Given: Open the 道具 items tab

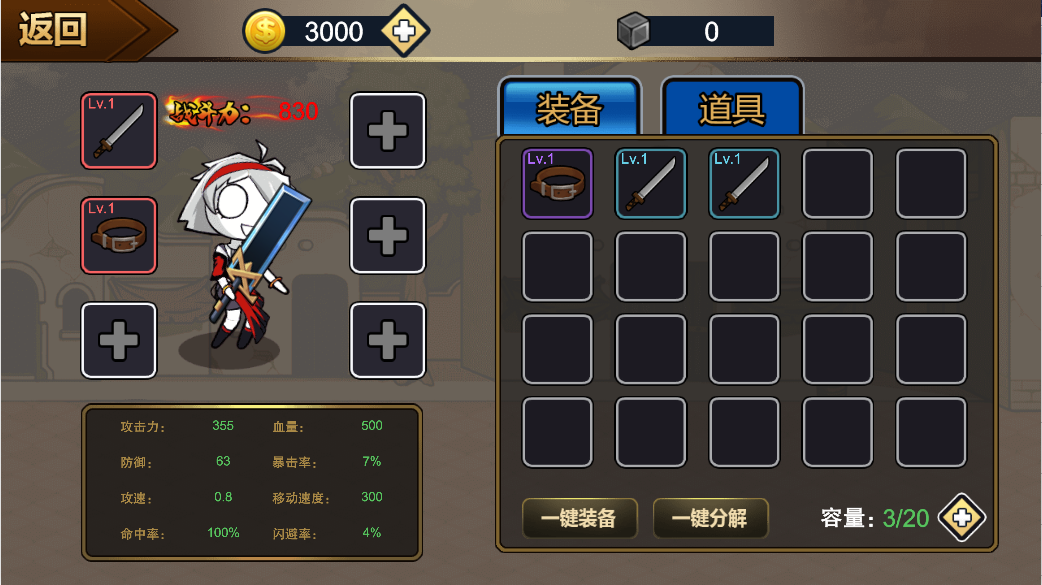Looking at the screenshot, I should 732,107.
